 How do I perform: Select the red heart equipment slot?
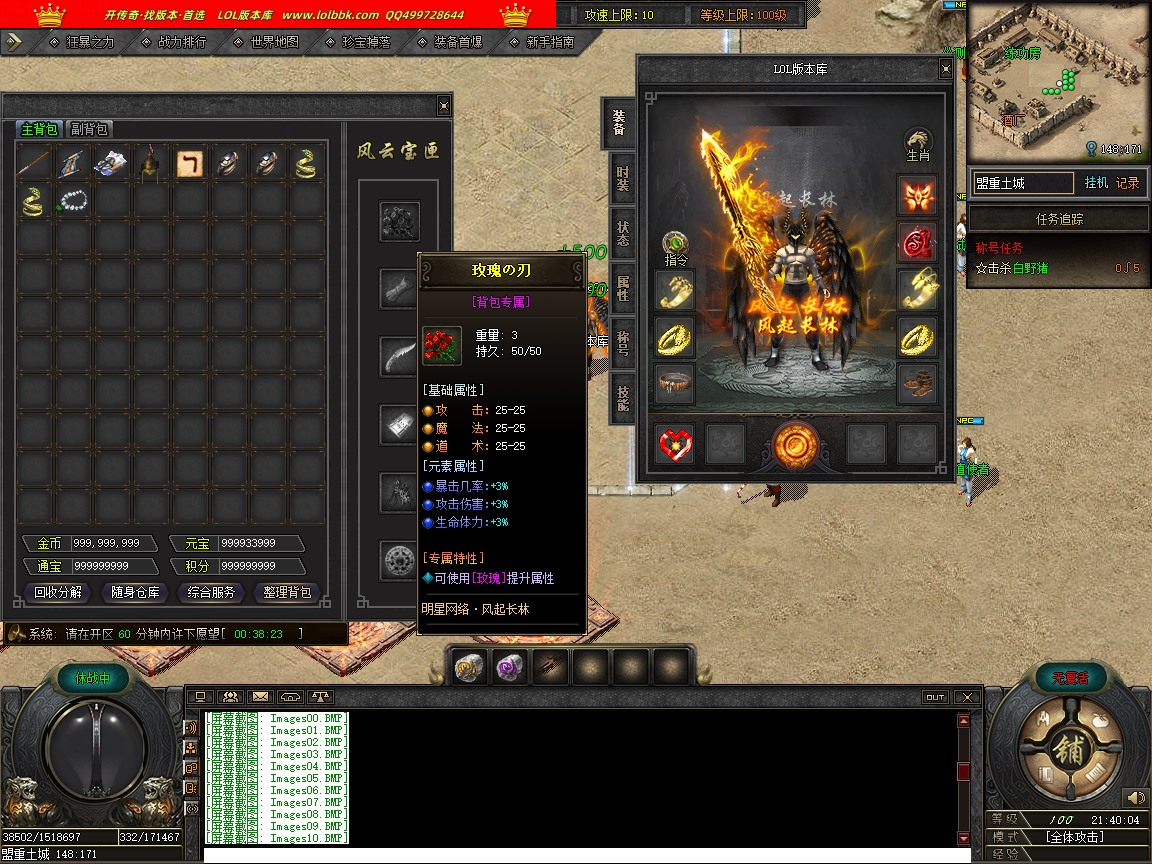675,443
